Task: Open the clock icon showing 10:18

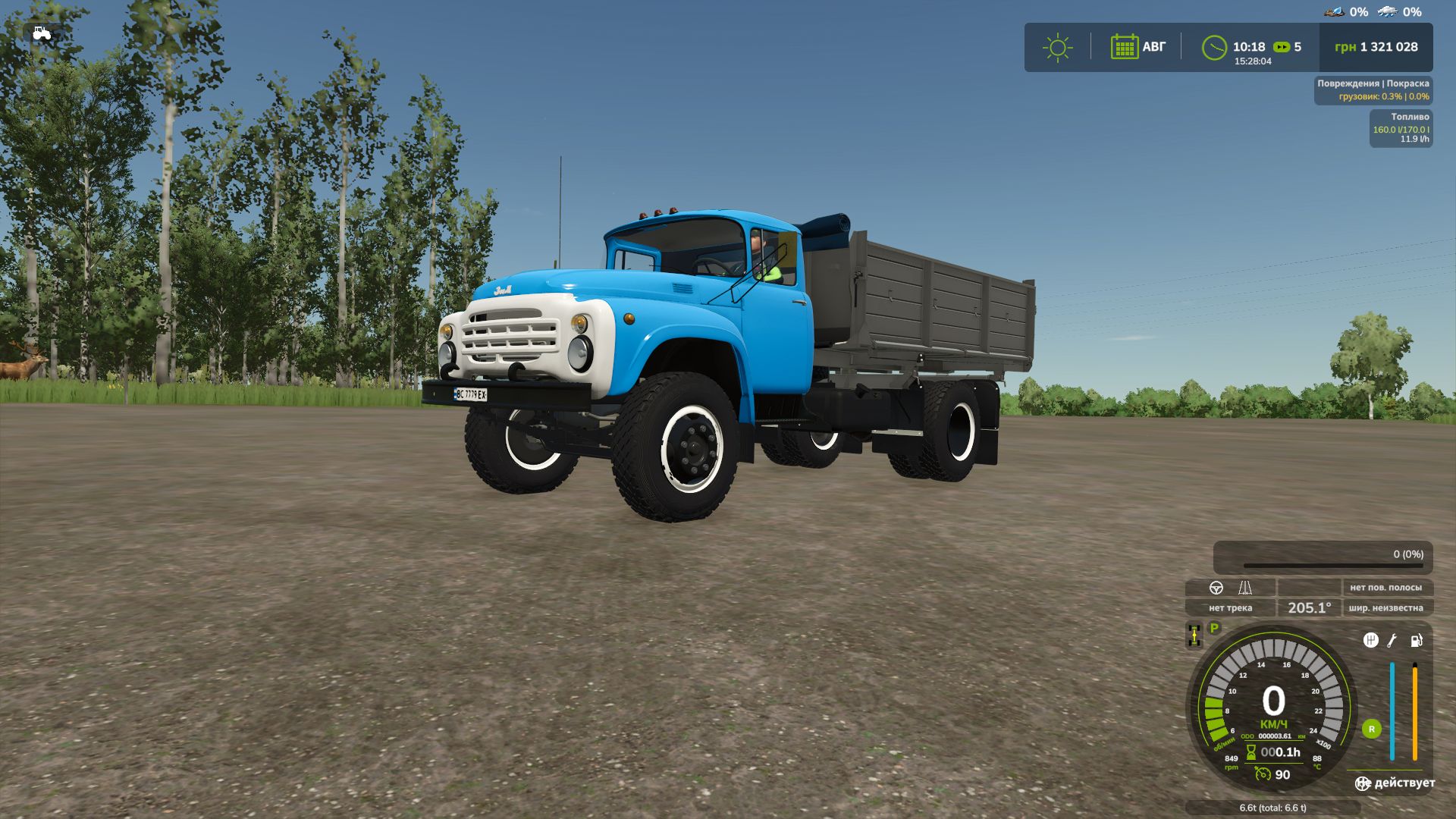Action: click(1216, 47)
